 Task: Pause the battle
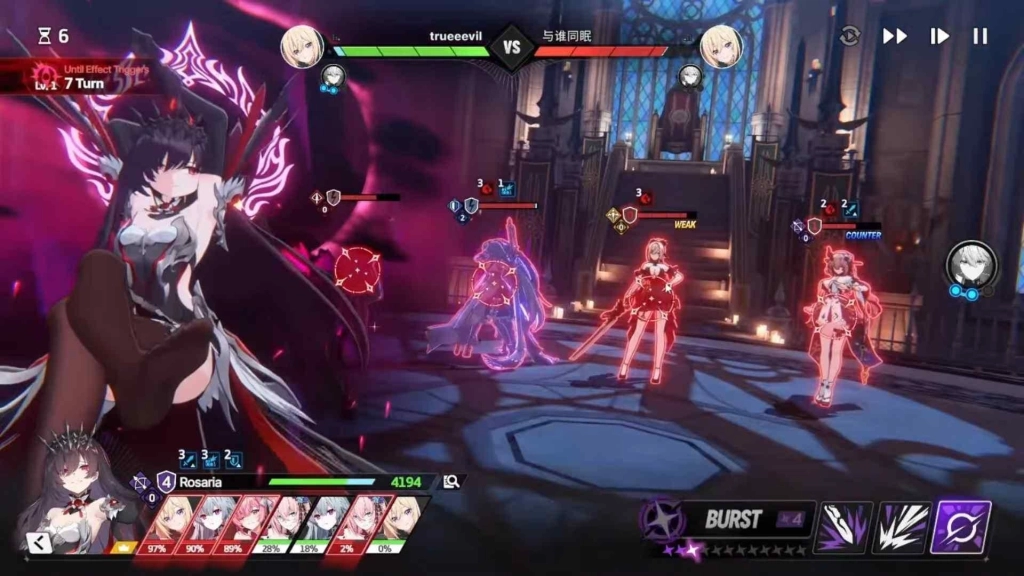980,36
